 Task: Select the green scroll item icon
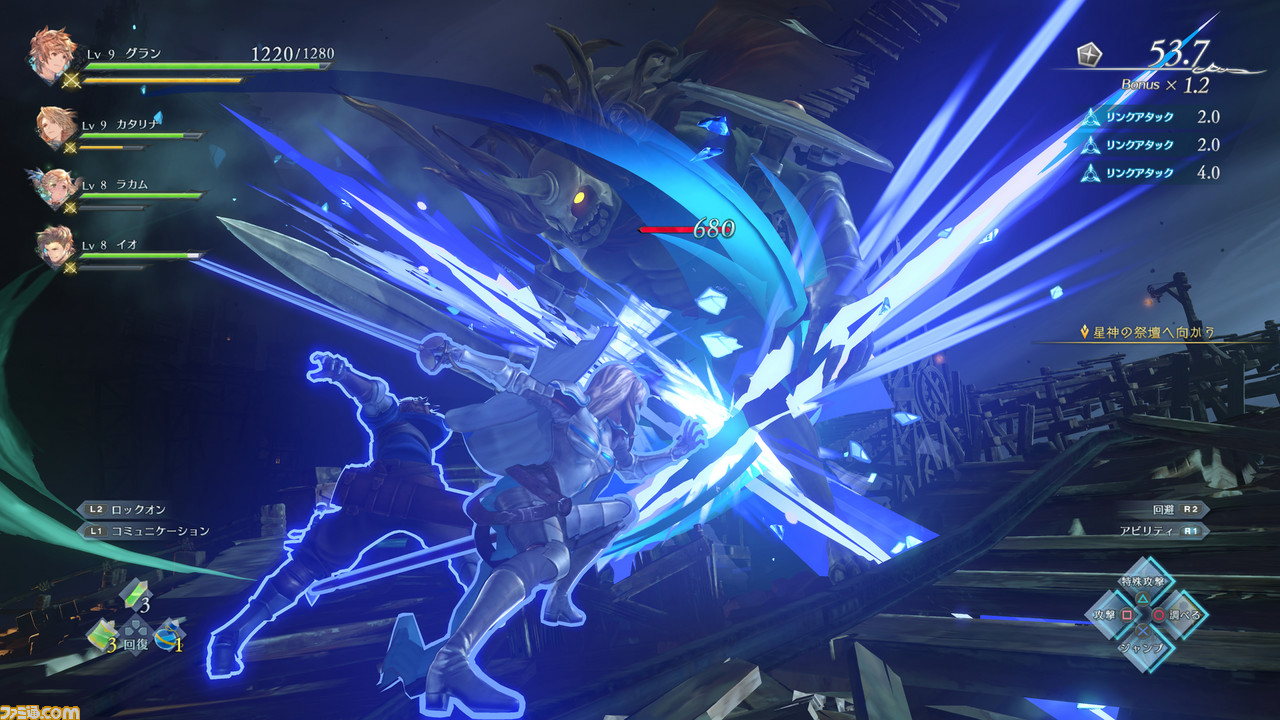[103, 634]
